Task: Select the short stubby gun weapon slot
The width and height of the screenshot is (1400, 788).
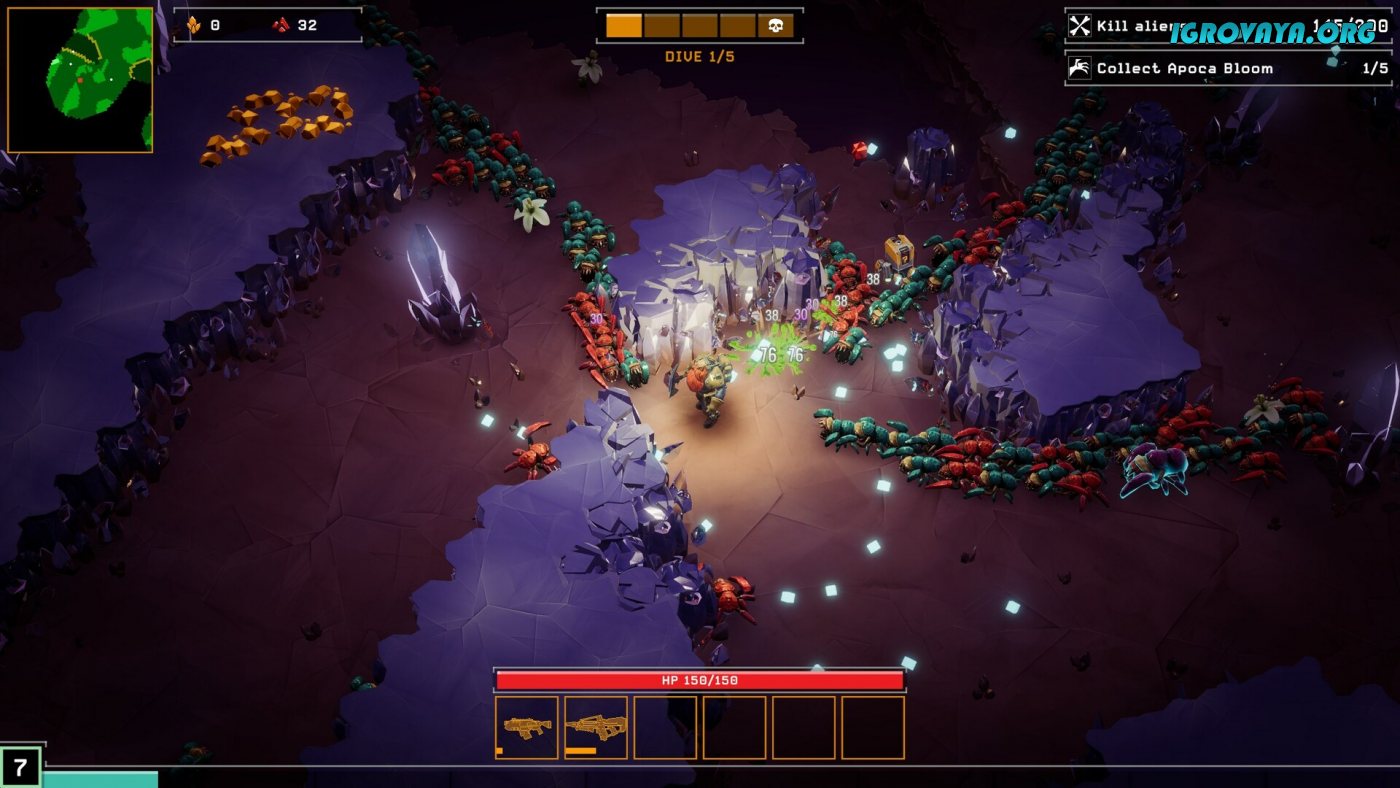Action: pos(527,727)
